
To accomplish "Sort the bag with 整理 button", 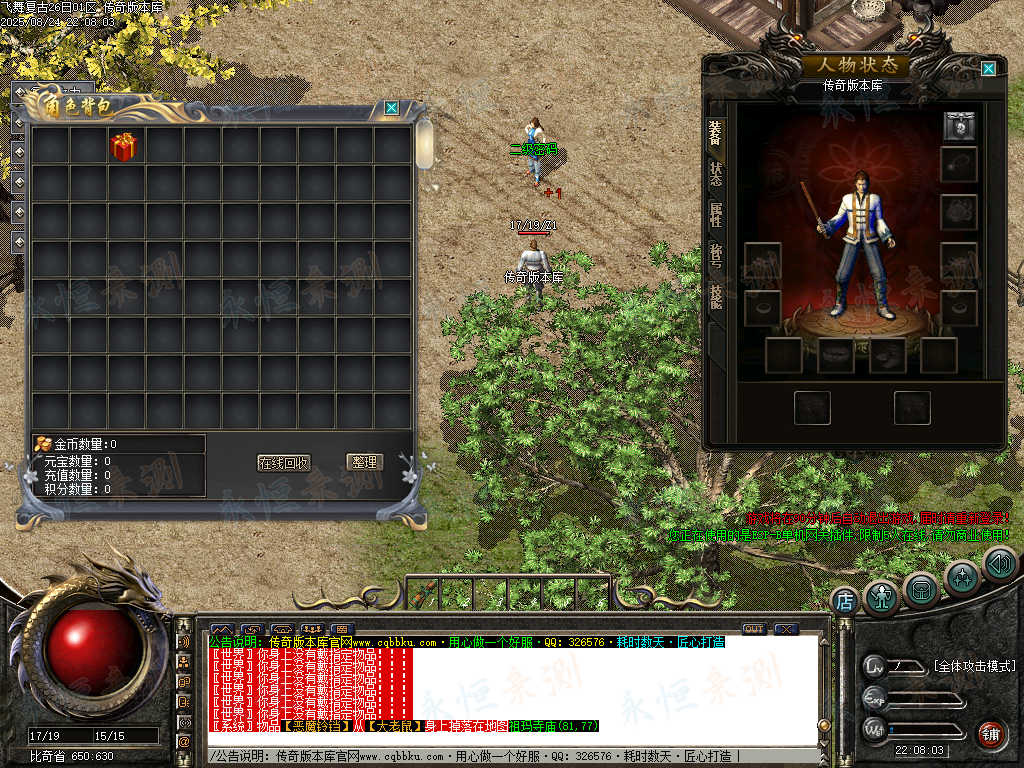I will 365,462.
